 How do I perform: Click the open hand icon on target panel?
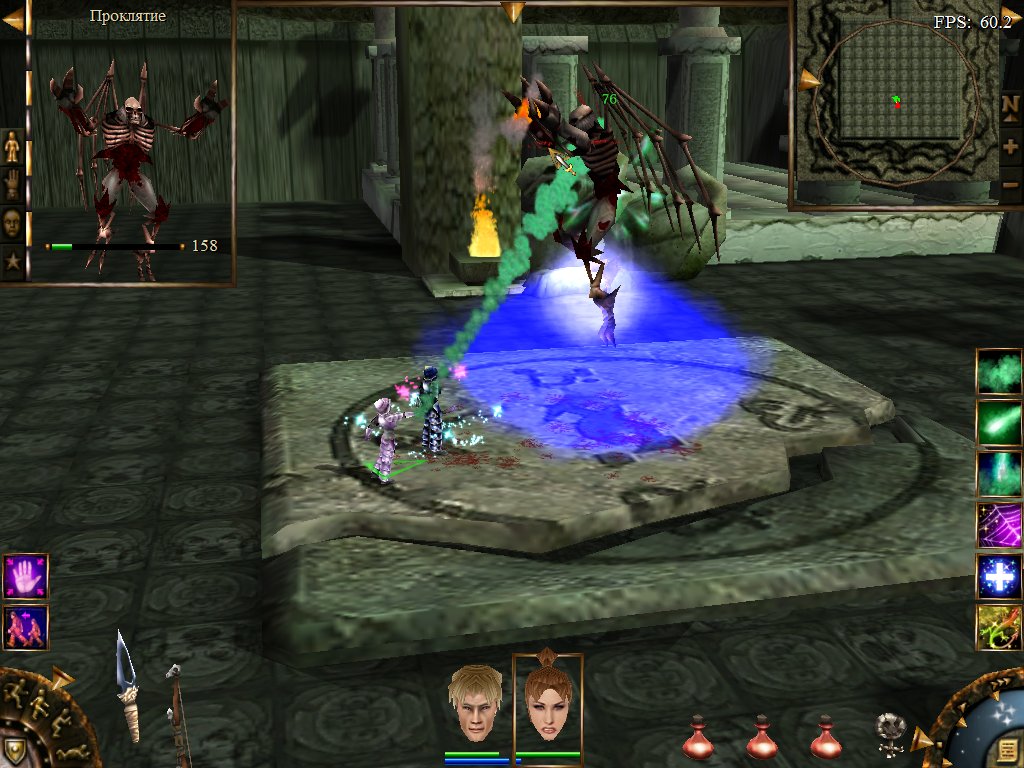click(12, 184)
